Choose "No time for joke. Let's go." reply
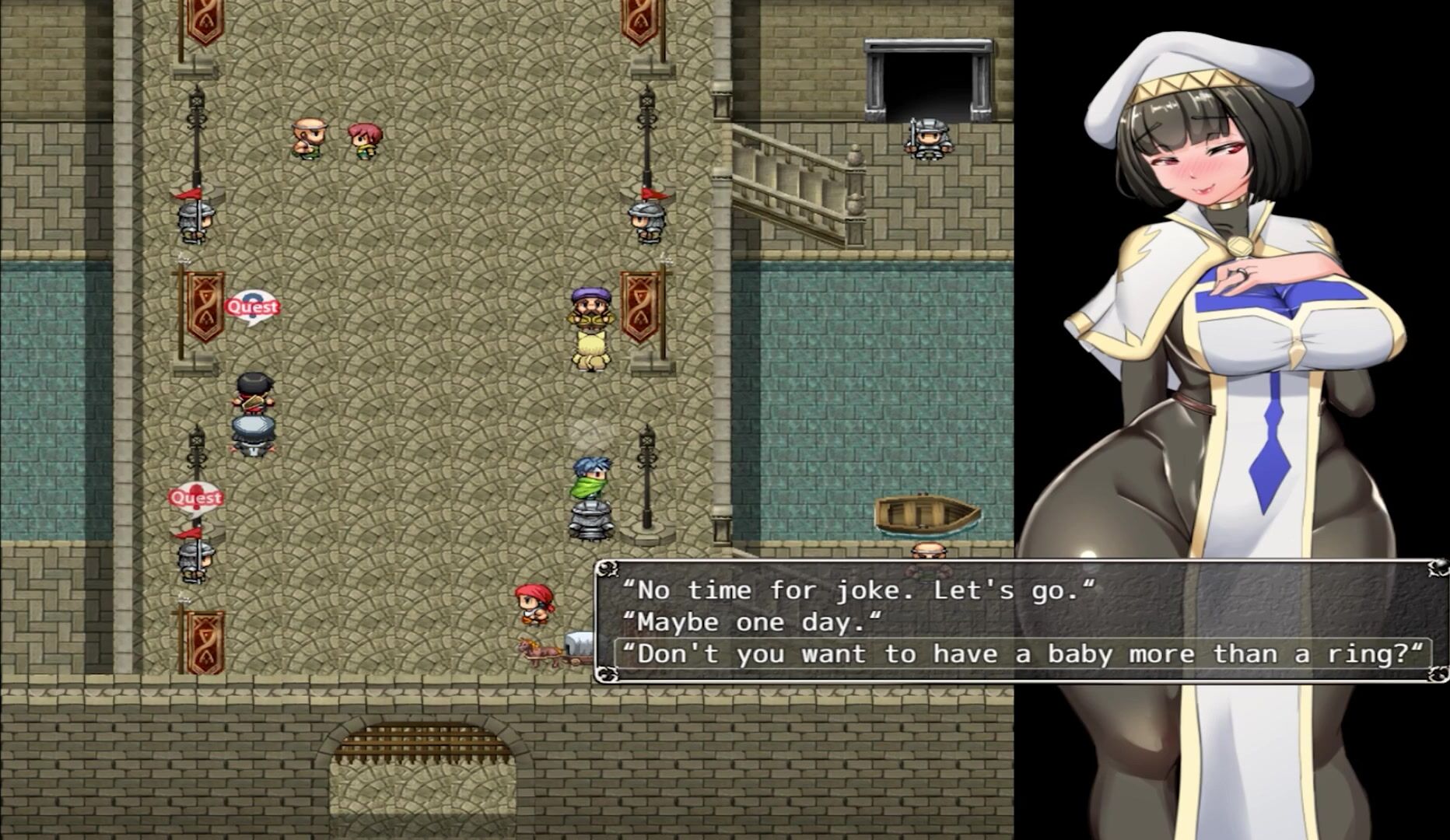Viewport: 1450px width, 840px height. click(858, 590)
